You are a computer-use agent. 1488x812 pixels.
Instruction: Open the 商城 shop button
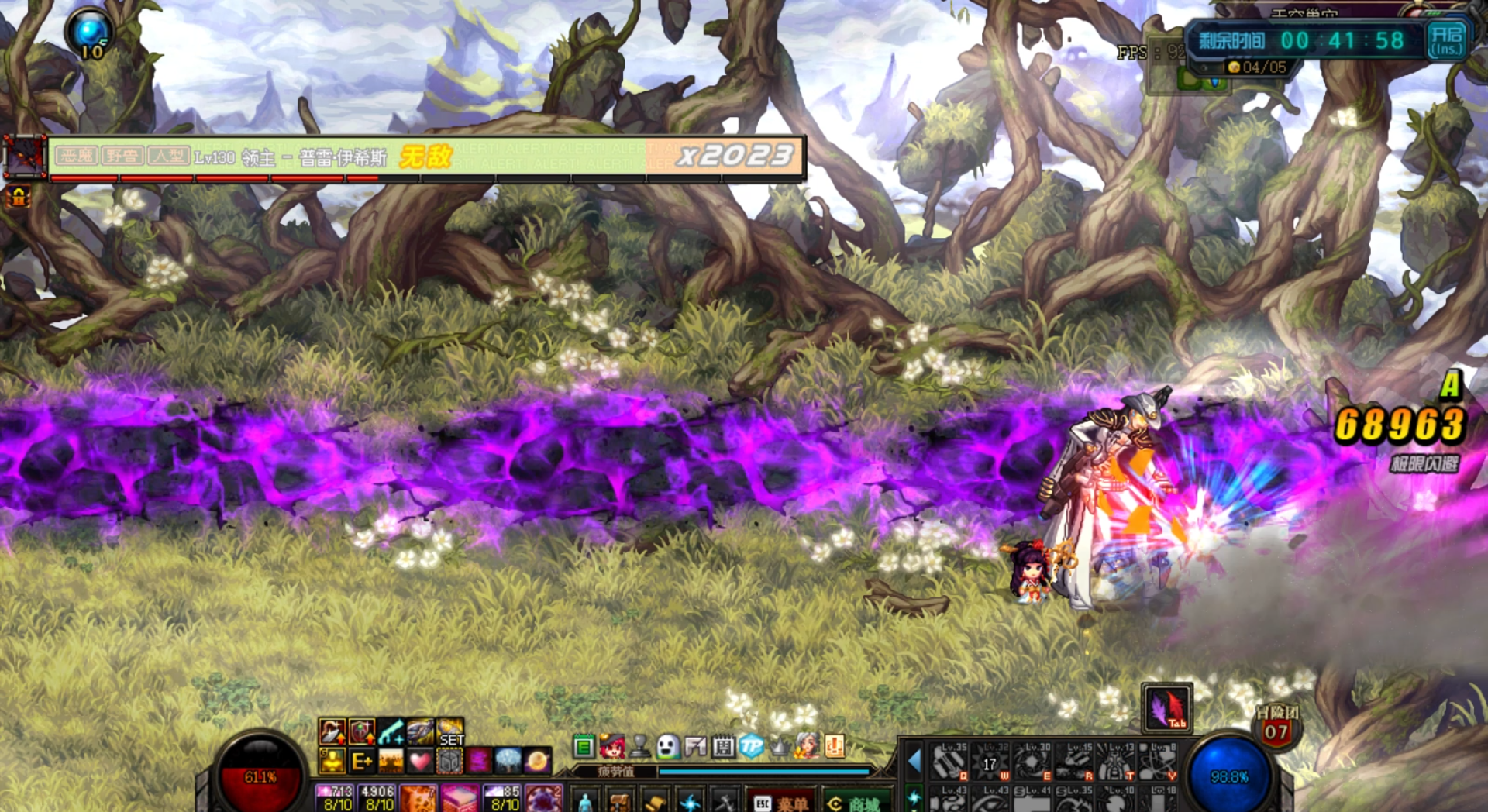click(855, 803)
